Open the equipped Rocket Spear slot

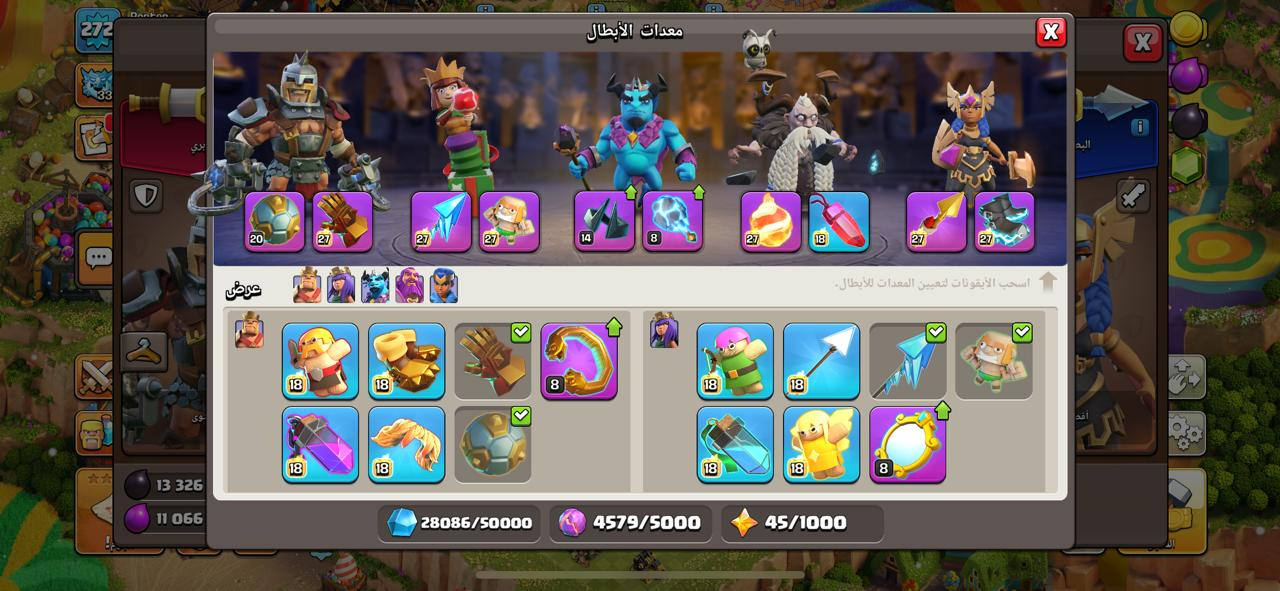936,221
